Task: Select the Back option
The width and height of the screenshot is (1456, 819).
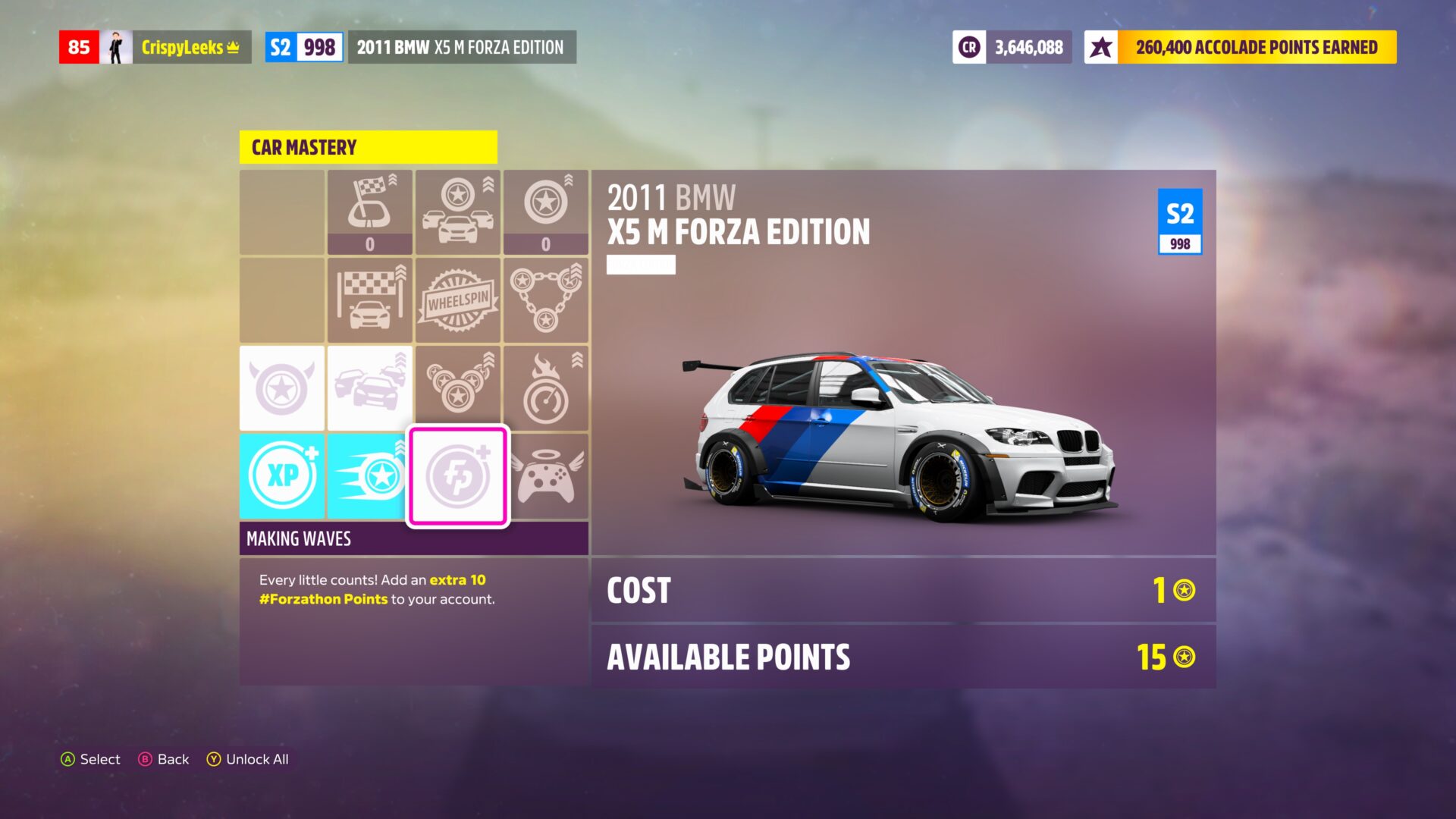Action: click(163, 759)
